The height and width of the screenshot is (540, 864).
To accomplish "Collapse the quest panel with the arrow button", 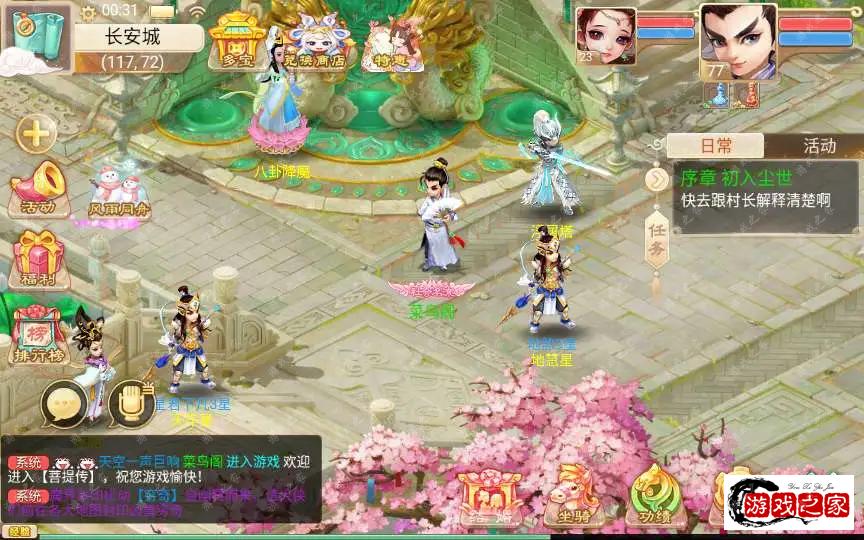I will pyautogui.click(x=656, y=179).
